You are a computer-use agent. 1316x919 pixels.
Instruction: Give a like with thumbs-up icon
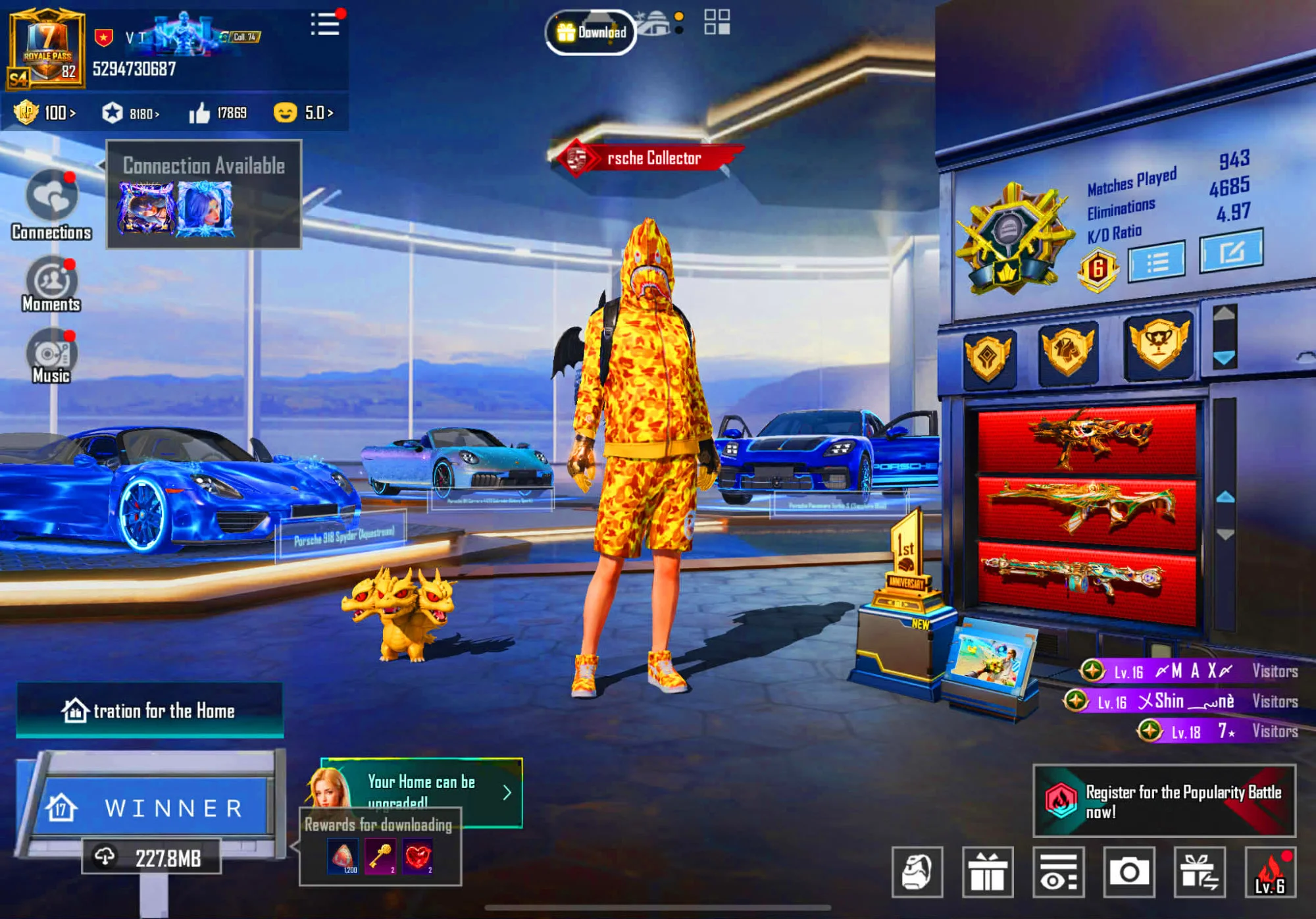click(x=199, y=113)
